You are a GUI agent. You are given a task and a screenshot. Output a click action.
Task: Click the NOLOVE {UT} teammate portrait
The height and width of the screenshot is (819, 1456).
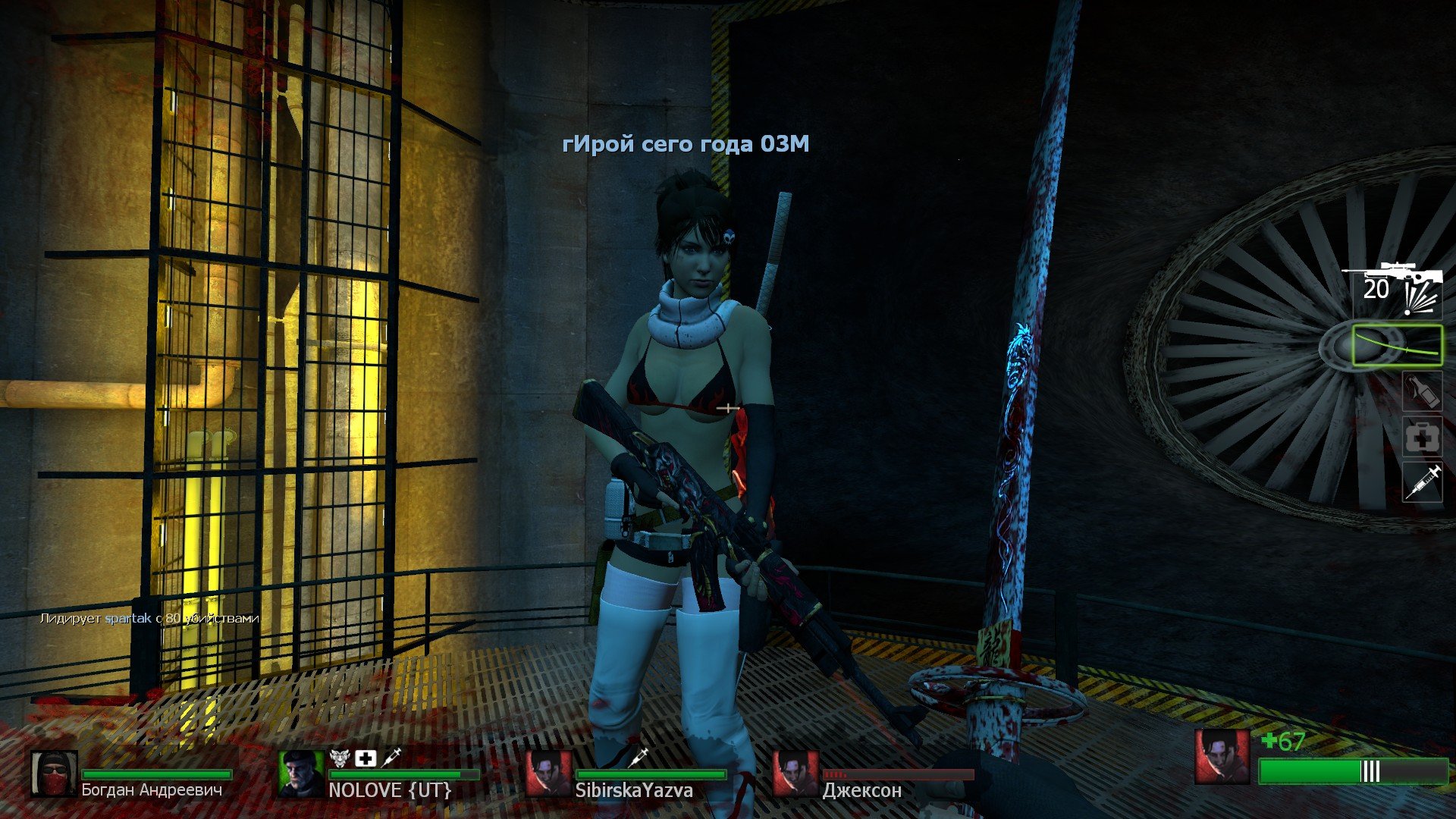301,774
